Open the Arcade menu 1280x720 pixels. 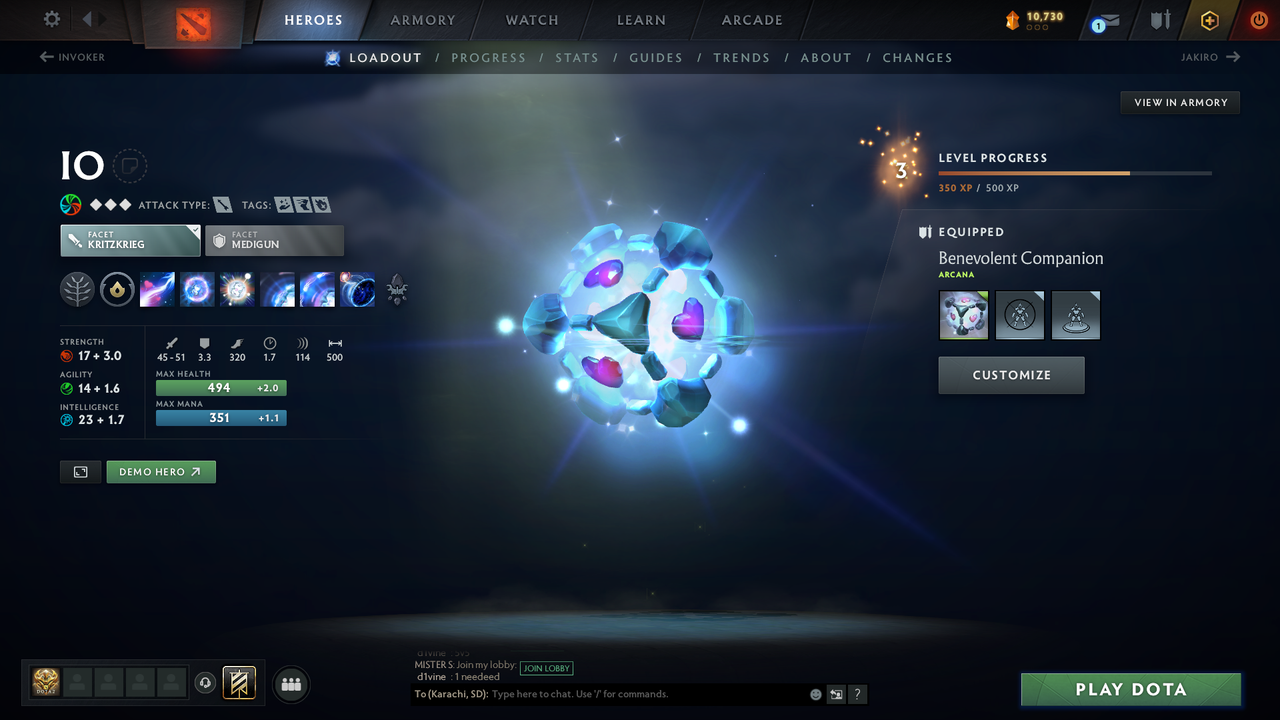[751, 19]
